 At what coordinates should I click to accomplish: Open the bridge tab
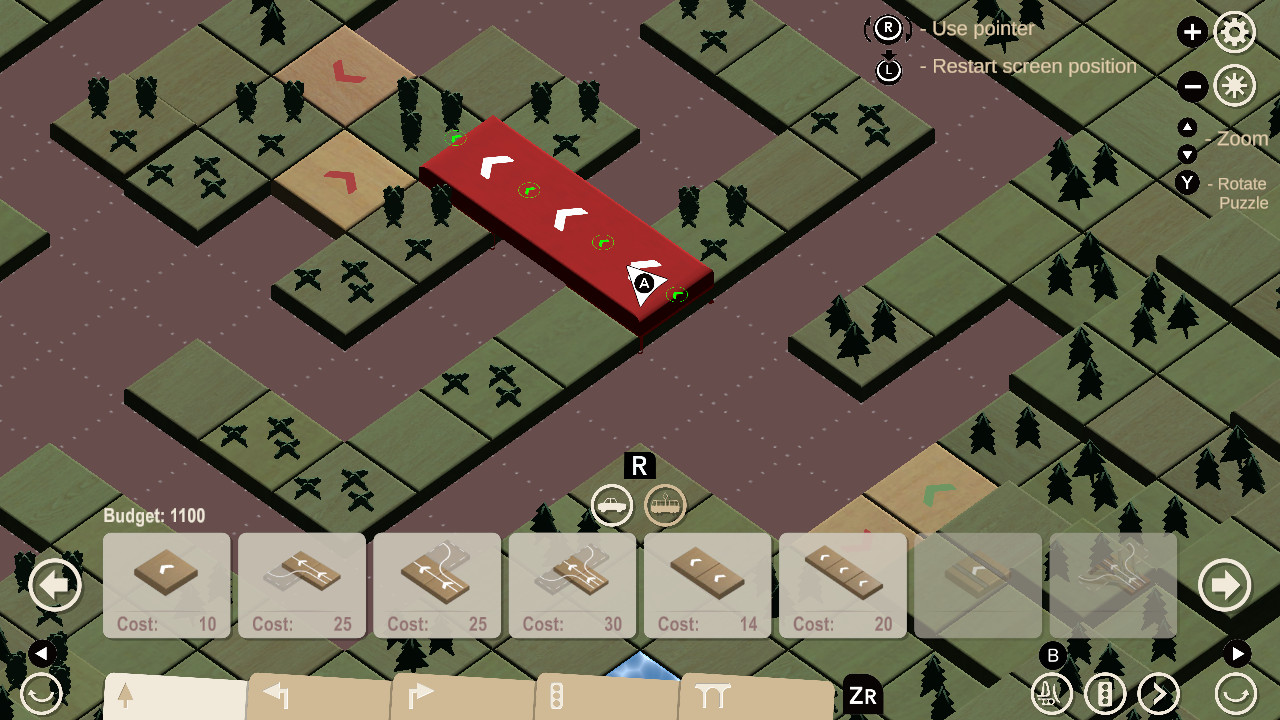tap(712, 692)
